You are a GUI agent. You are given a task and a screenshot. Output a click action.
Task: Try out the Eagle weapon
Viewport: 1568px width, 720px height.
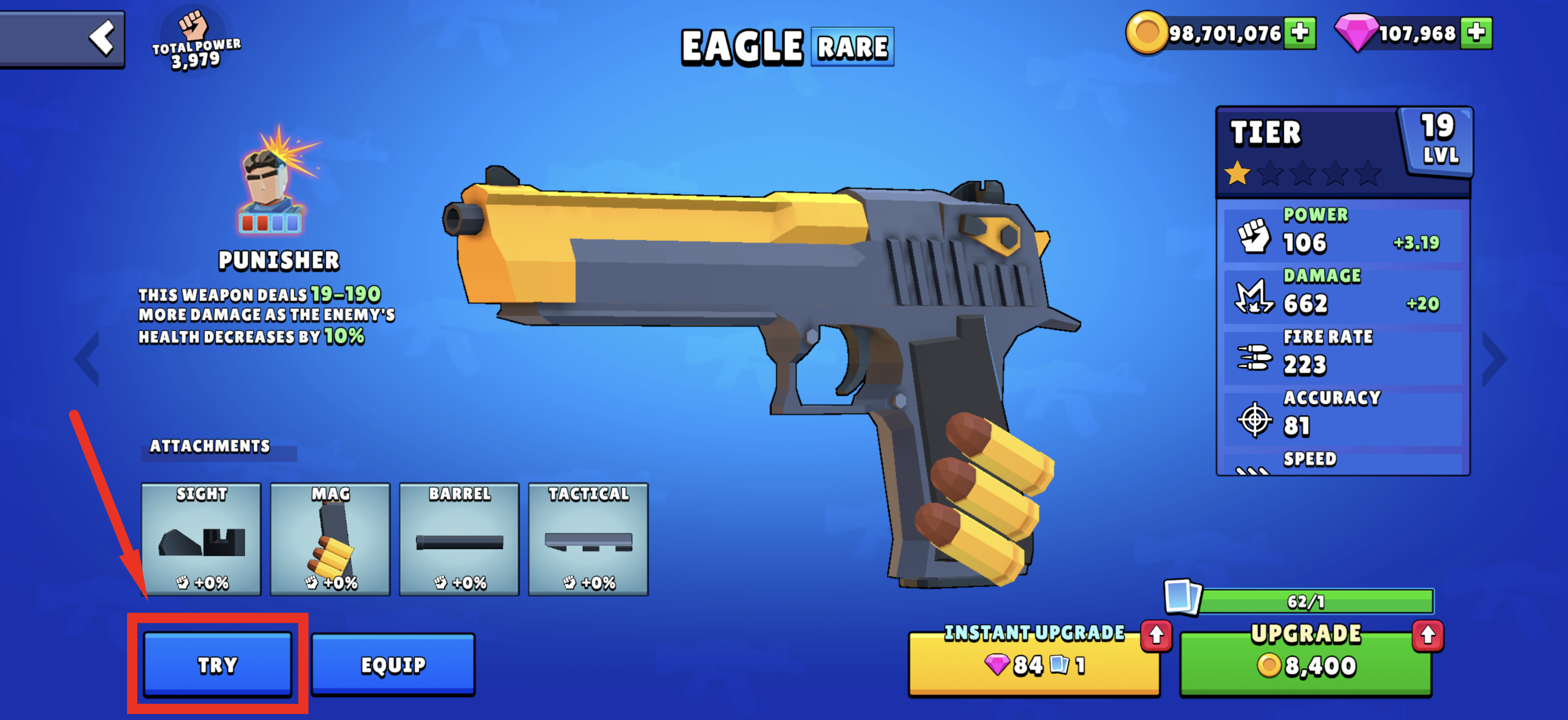point(217,664)
